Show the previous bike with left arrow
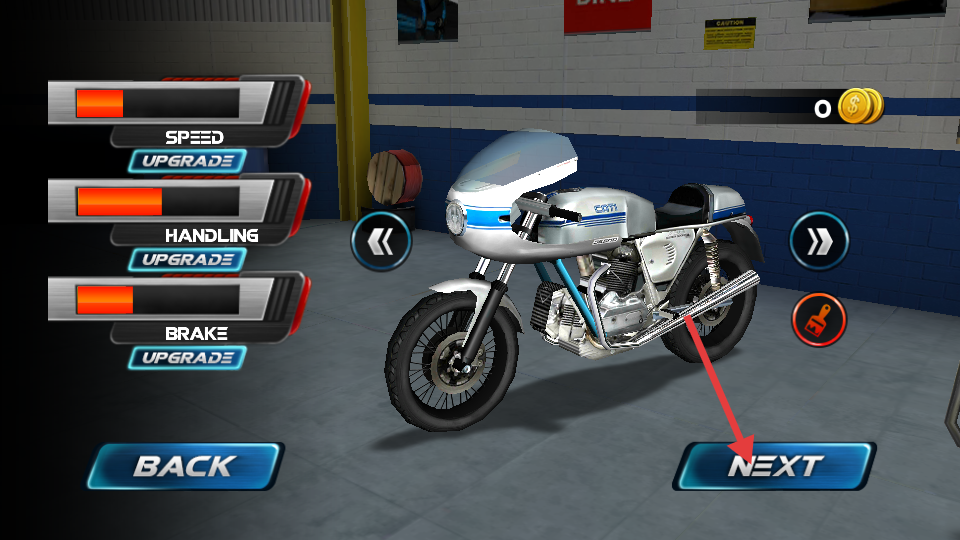The image size is (960, 540). click(x=381, y=240)
